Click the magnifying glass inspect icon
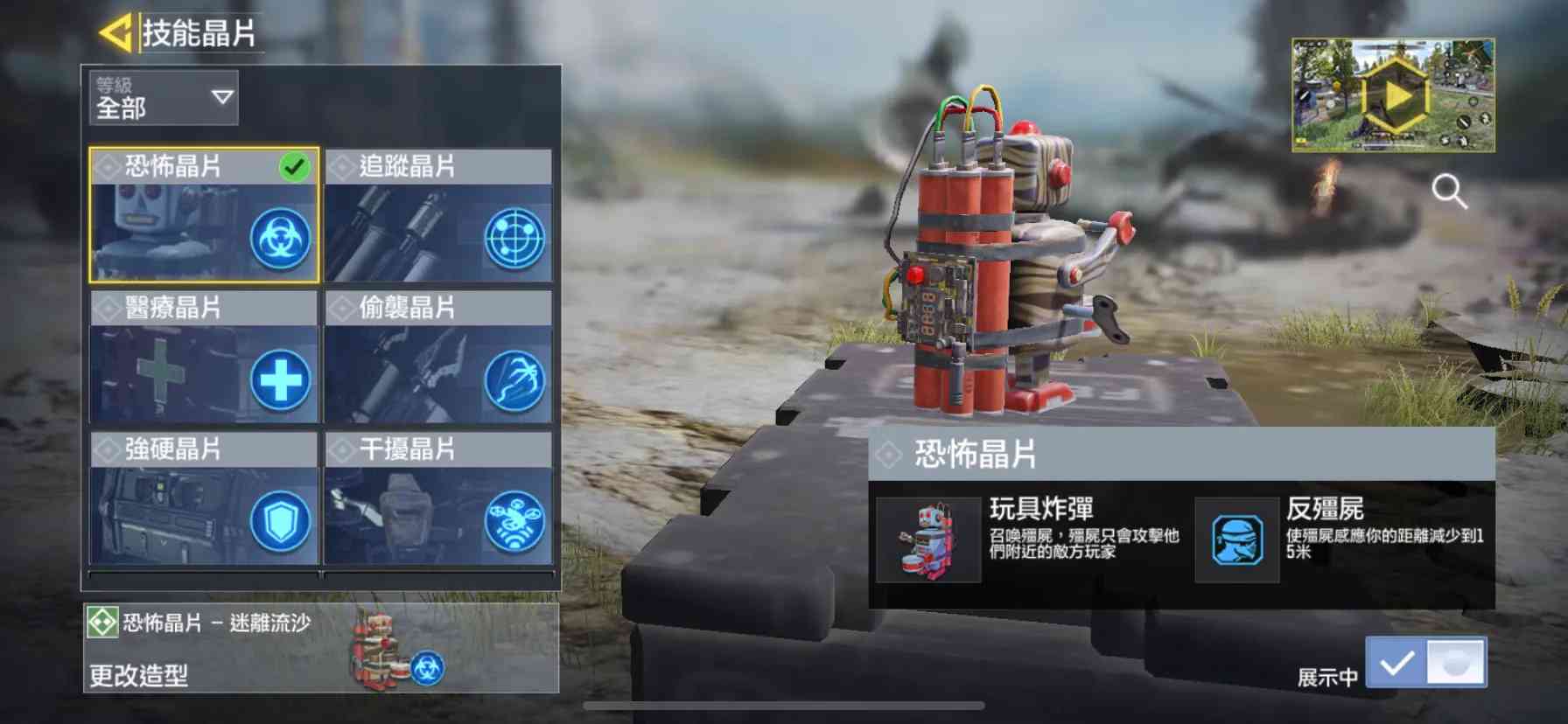Viewport: 1568px width, 724px height. 1449,191
